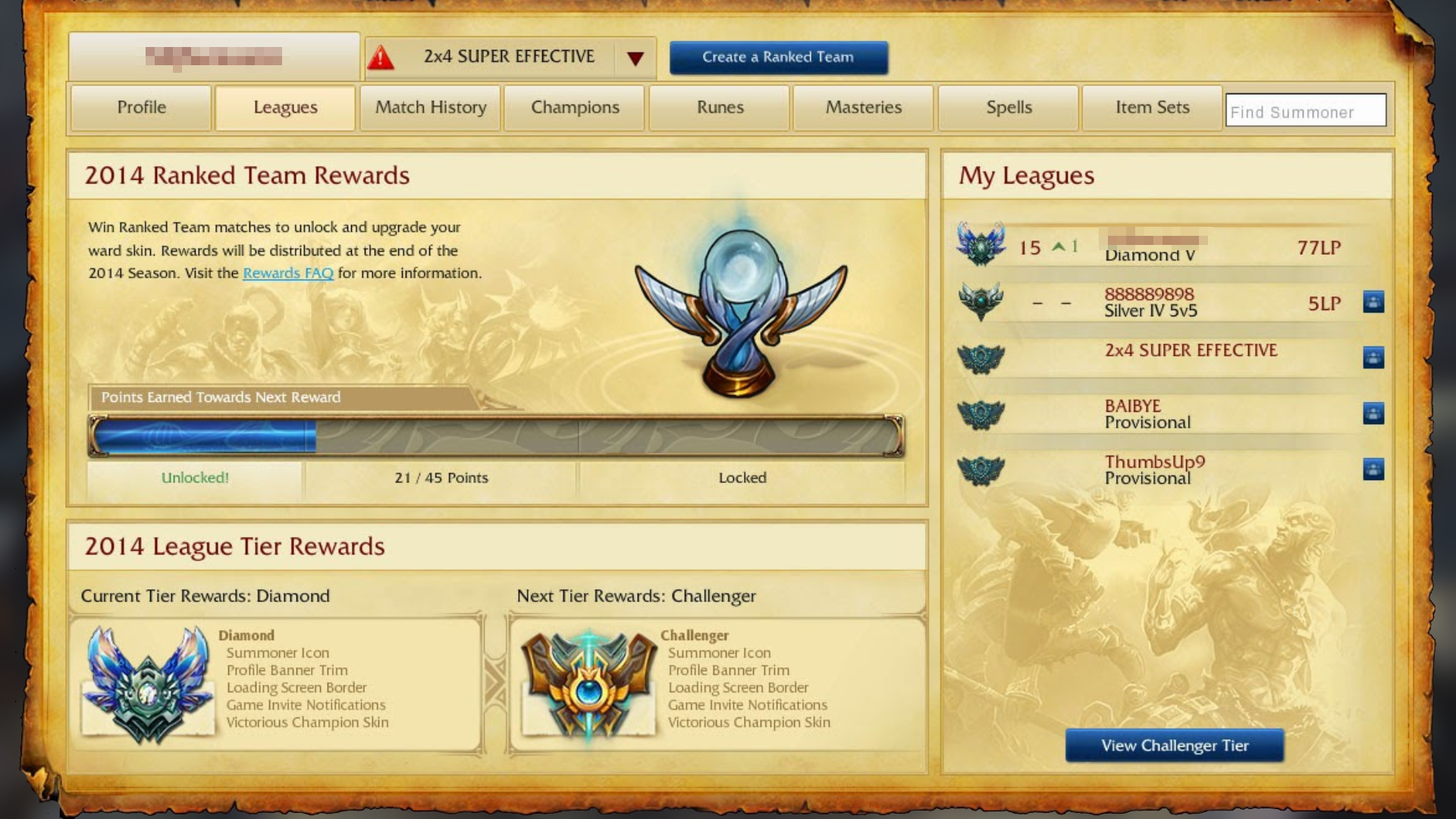The image size is (1456, 819).
Task: Open the Runes tab
Action: 718,108
